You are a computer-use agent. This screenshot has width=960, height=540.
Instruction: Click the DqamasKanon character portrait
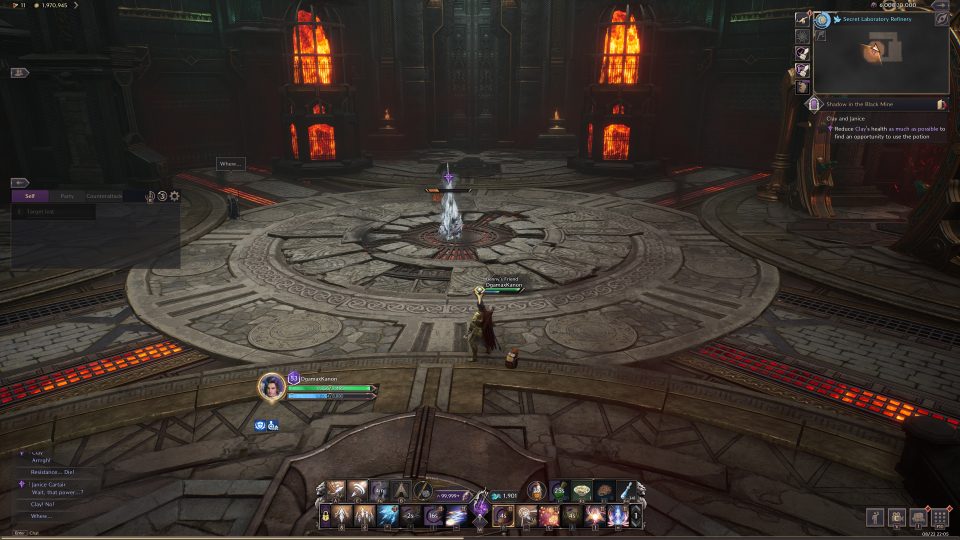(271, 386)
